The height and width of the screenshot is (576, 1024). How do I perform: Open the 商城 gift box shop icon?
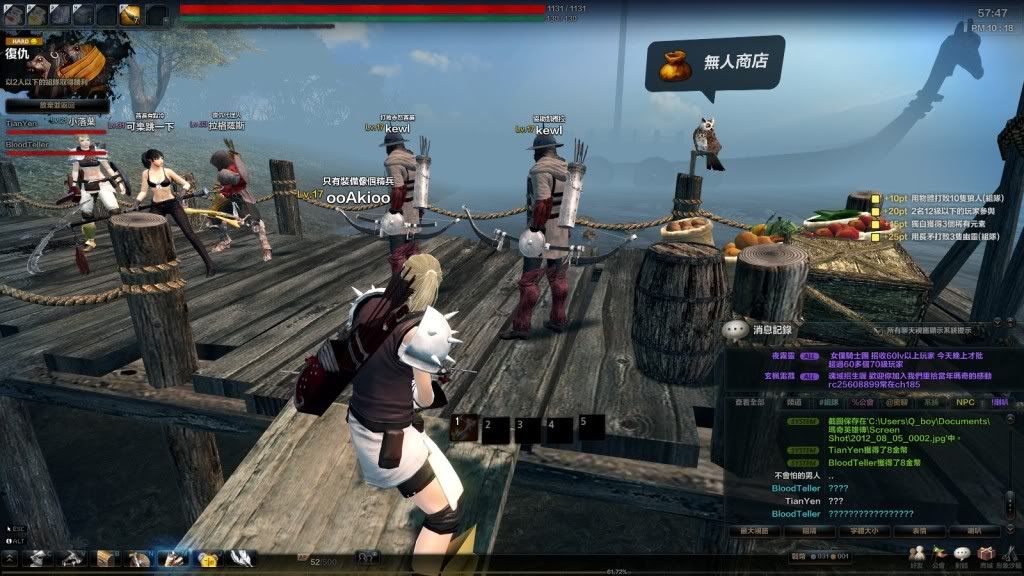click(986, 554)
